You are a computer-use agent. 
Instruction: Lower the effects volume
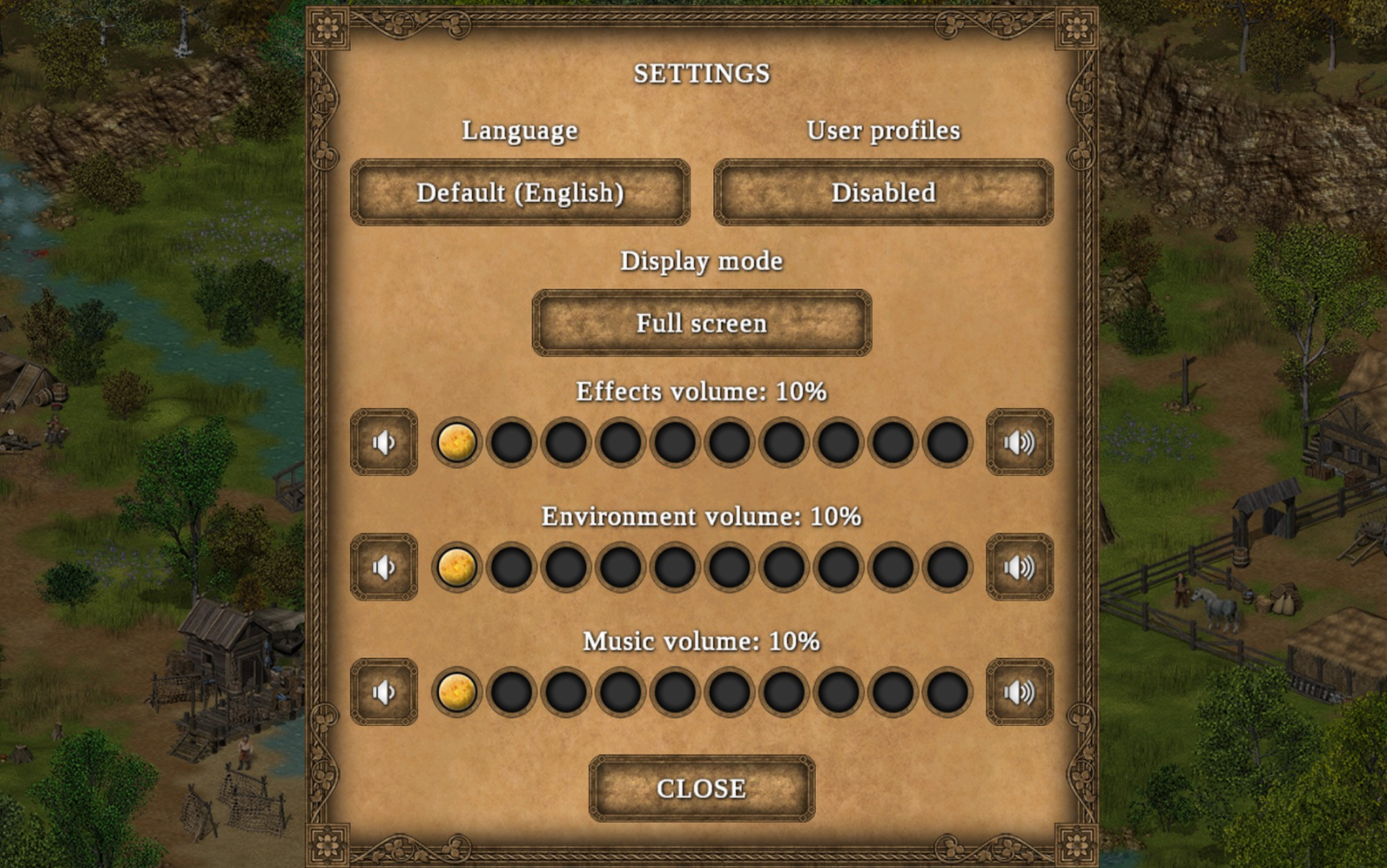[x=384, y=443]
